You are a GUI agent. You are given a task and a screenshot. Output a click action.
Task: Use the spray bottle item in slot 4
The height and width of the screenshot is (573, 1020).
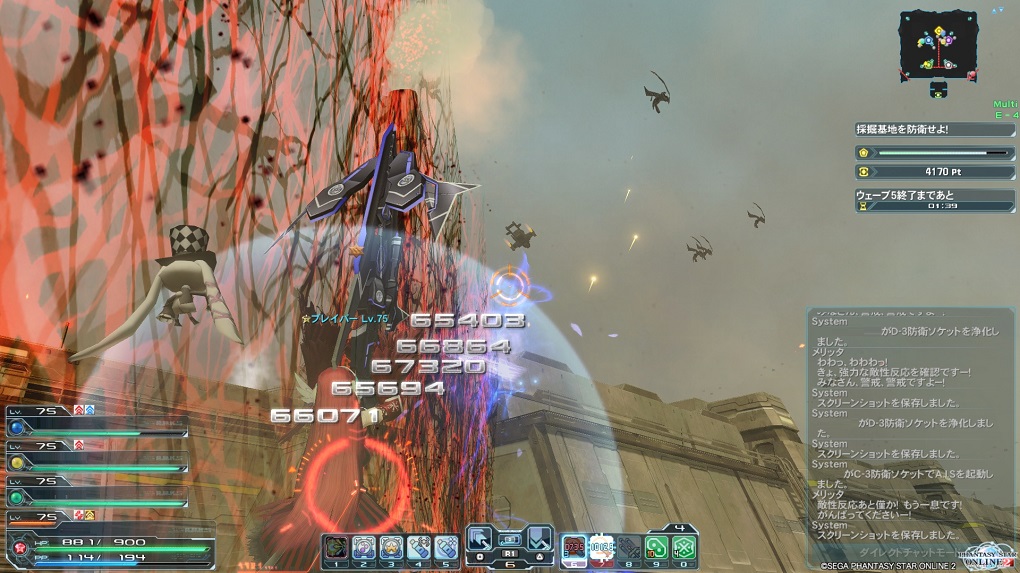[x=419, y=547]
